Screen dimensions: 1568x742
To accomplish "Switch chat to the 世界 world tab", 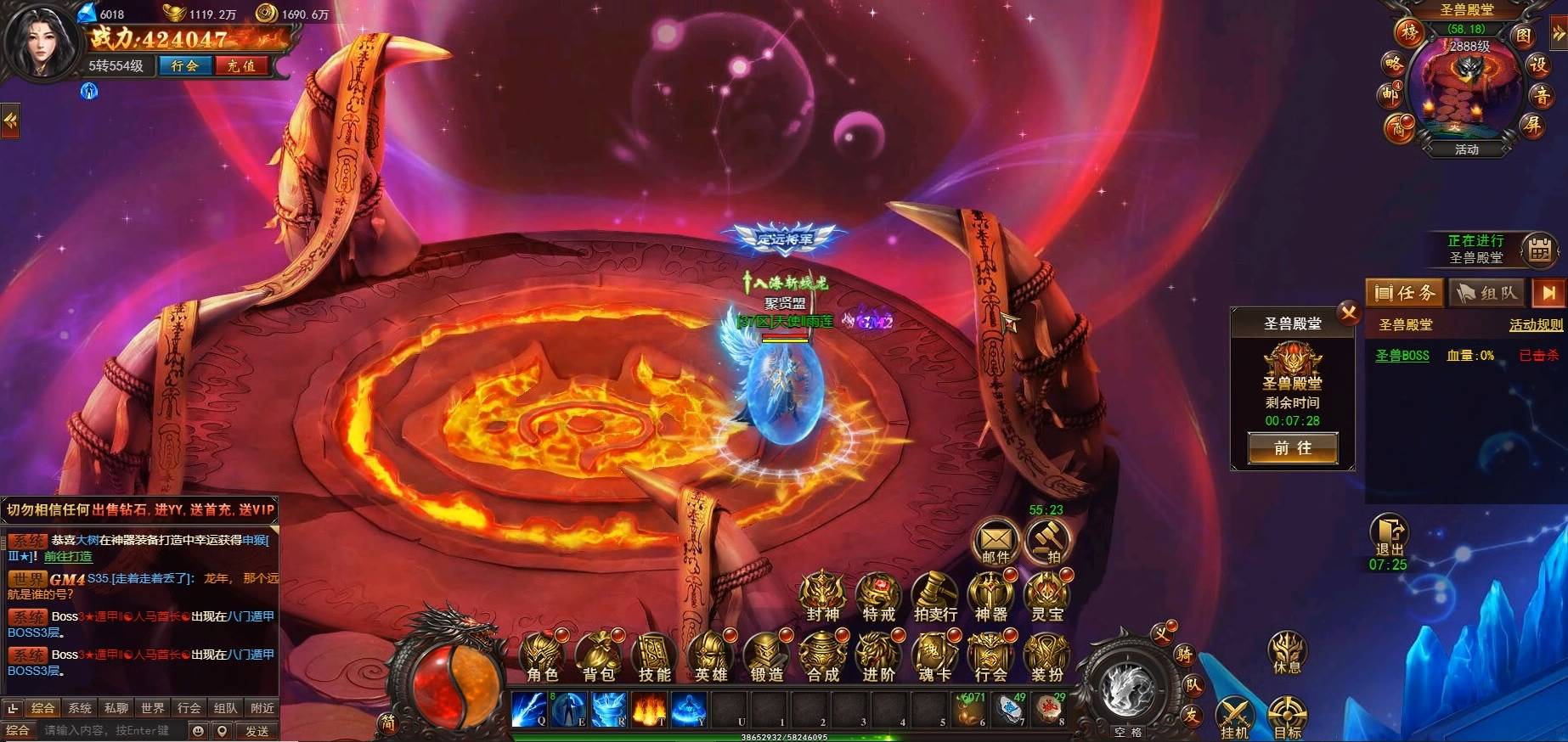I will [153, 708].
